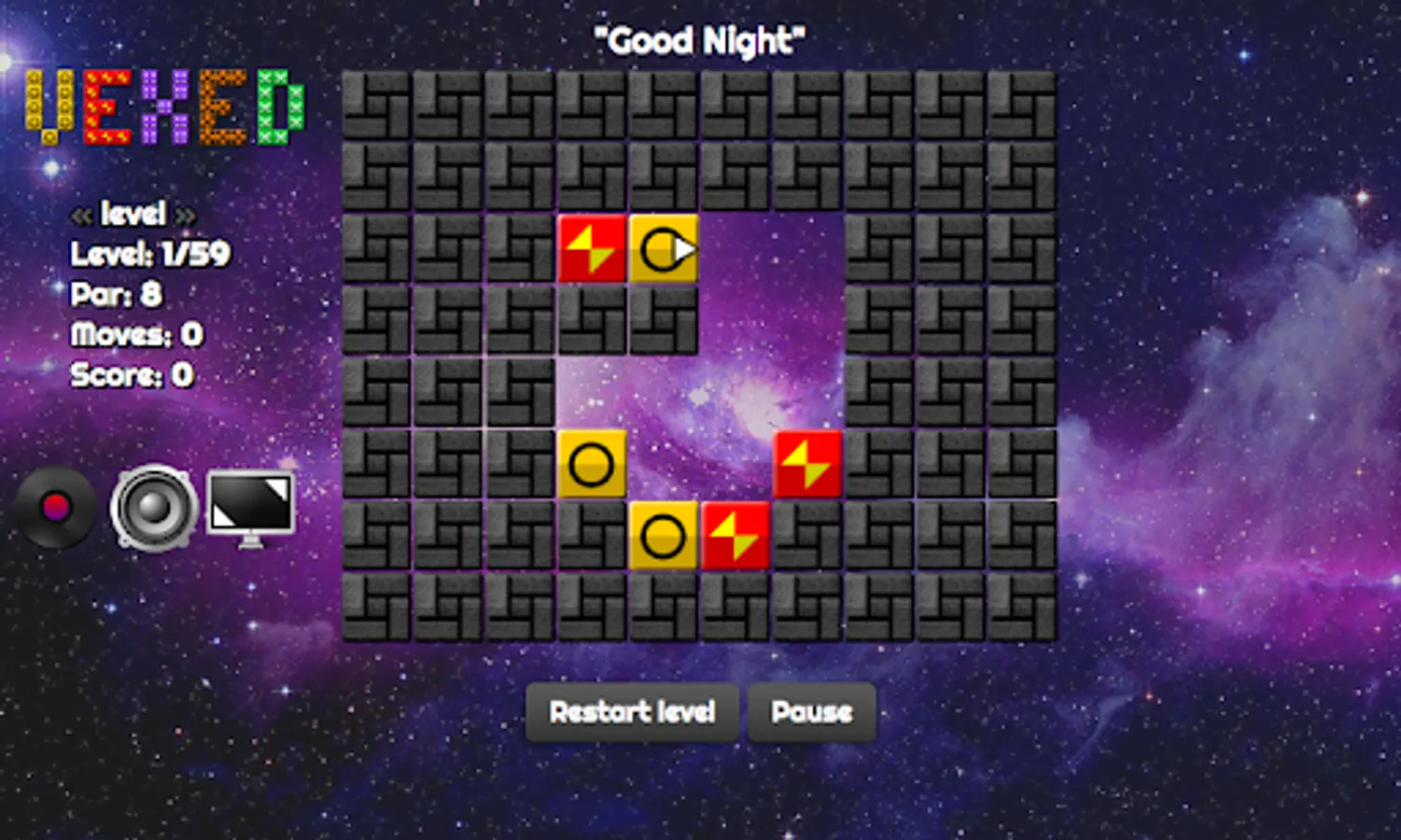The image size is (1401, 840).
Task: Click the yellow circle block in the bottom cluster
Action: (665, 536)
